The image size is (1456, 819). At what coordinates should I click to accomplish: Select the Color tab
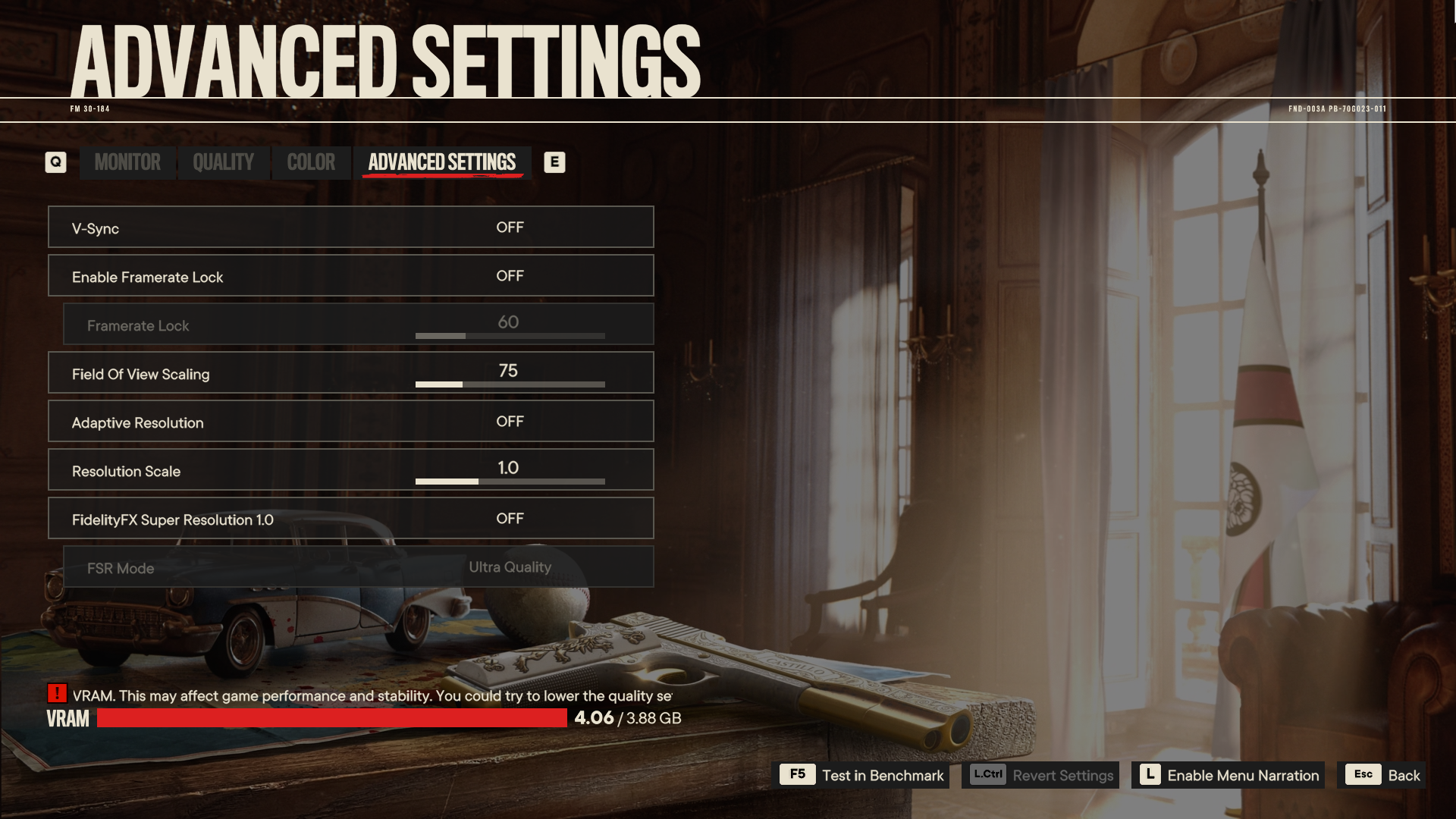coord(311,162)
